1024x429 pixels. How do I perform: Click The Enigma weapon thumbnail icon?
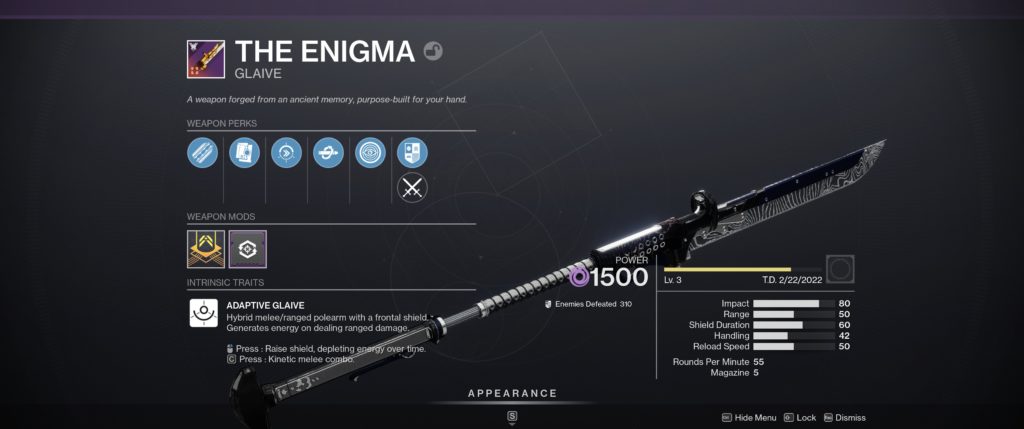pos(205,59)
